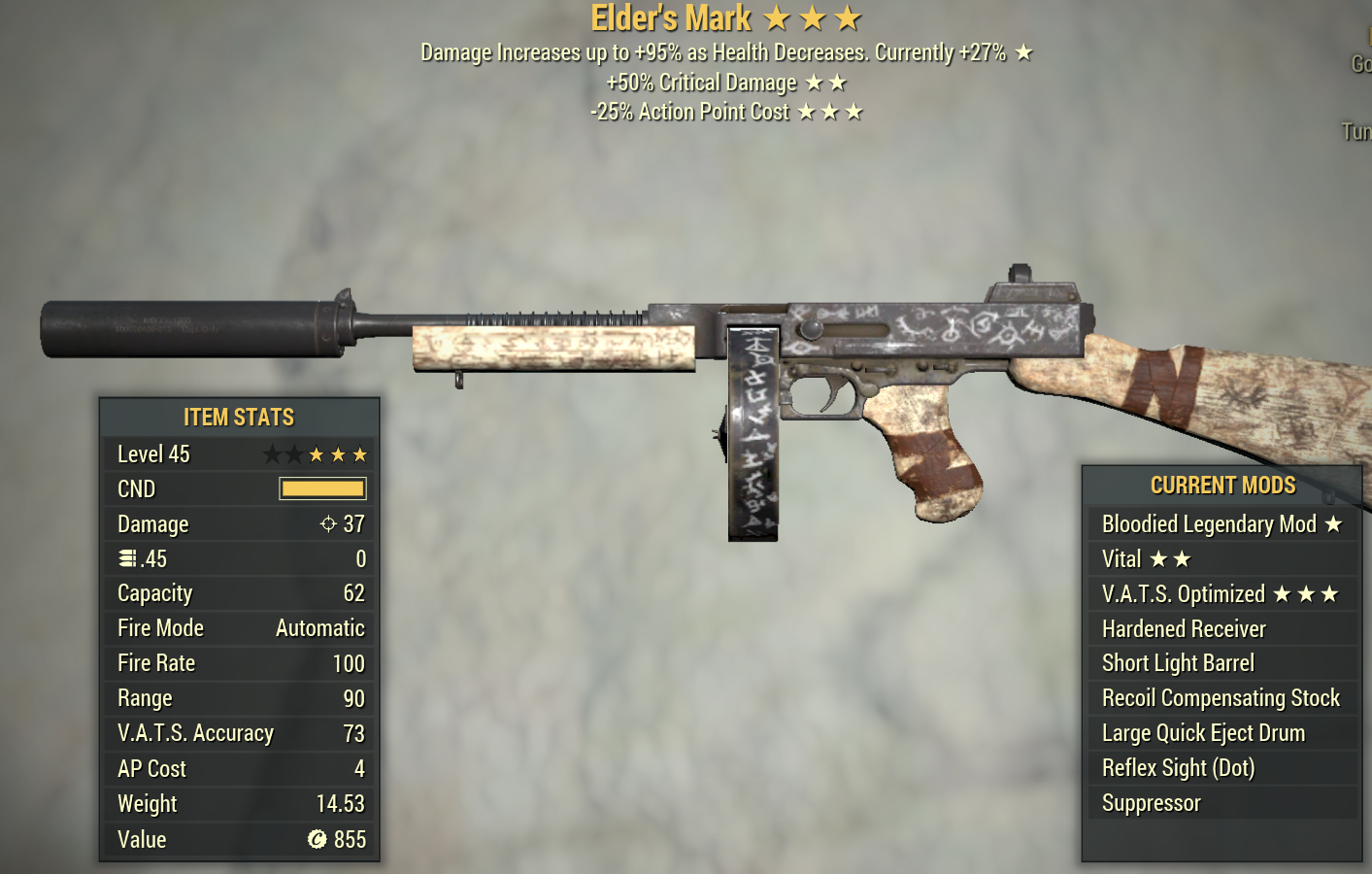The height and width of the screenshot is (874, 1372).
Task: Select the Short Light Barrel entry
Action: [x=1221, y=663]
